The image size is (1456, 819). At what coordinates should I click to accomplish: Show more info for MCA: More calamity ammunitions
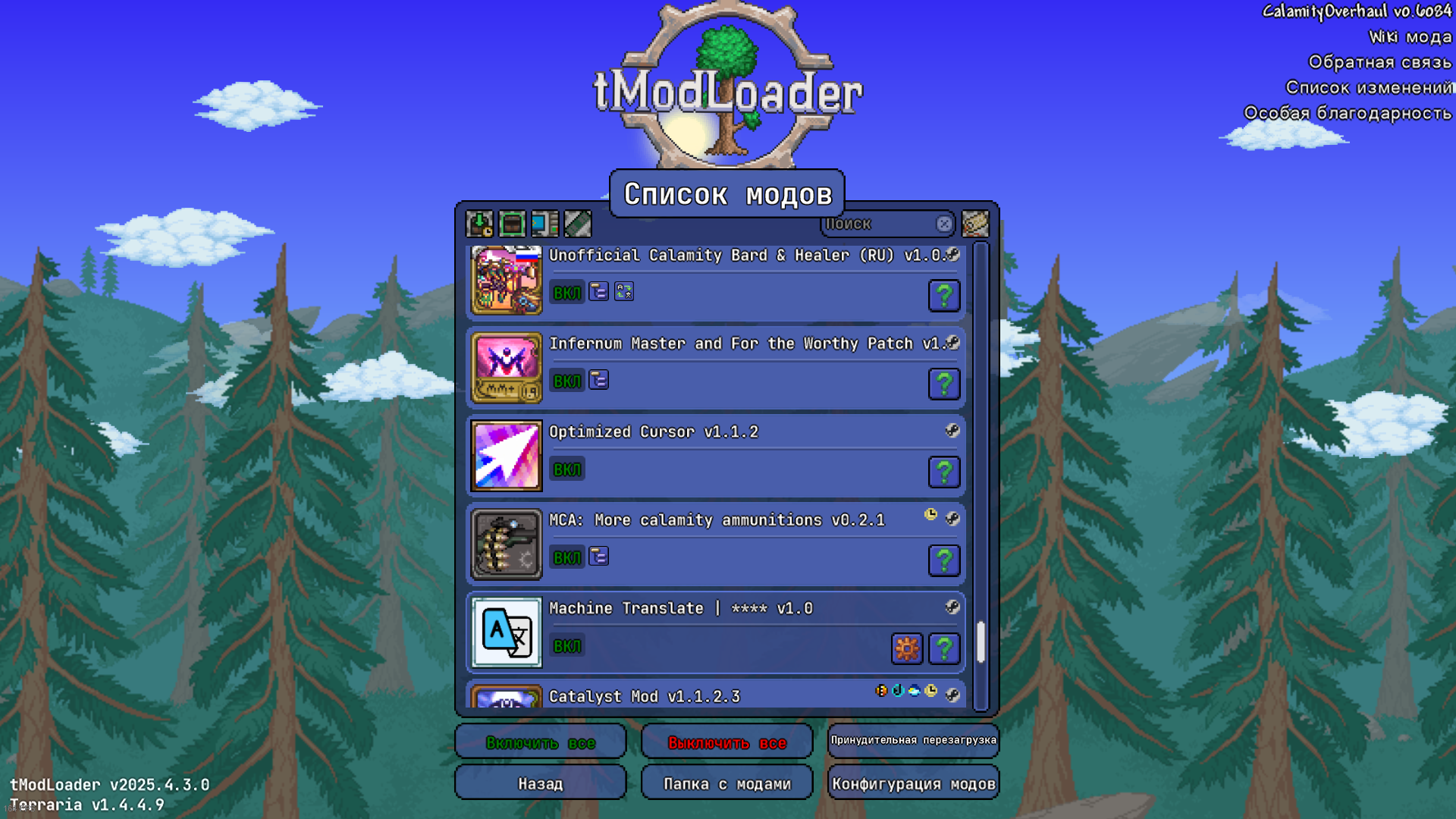point(944,560)
